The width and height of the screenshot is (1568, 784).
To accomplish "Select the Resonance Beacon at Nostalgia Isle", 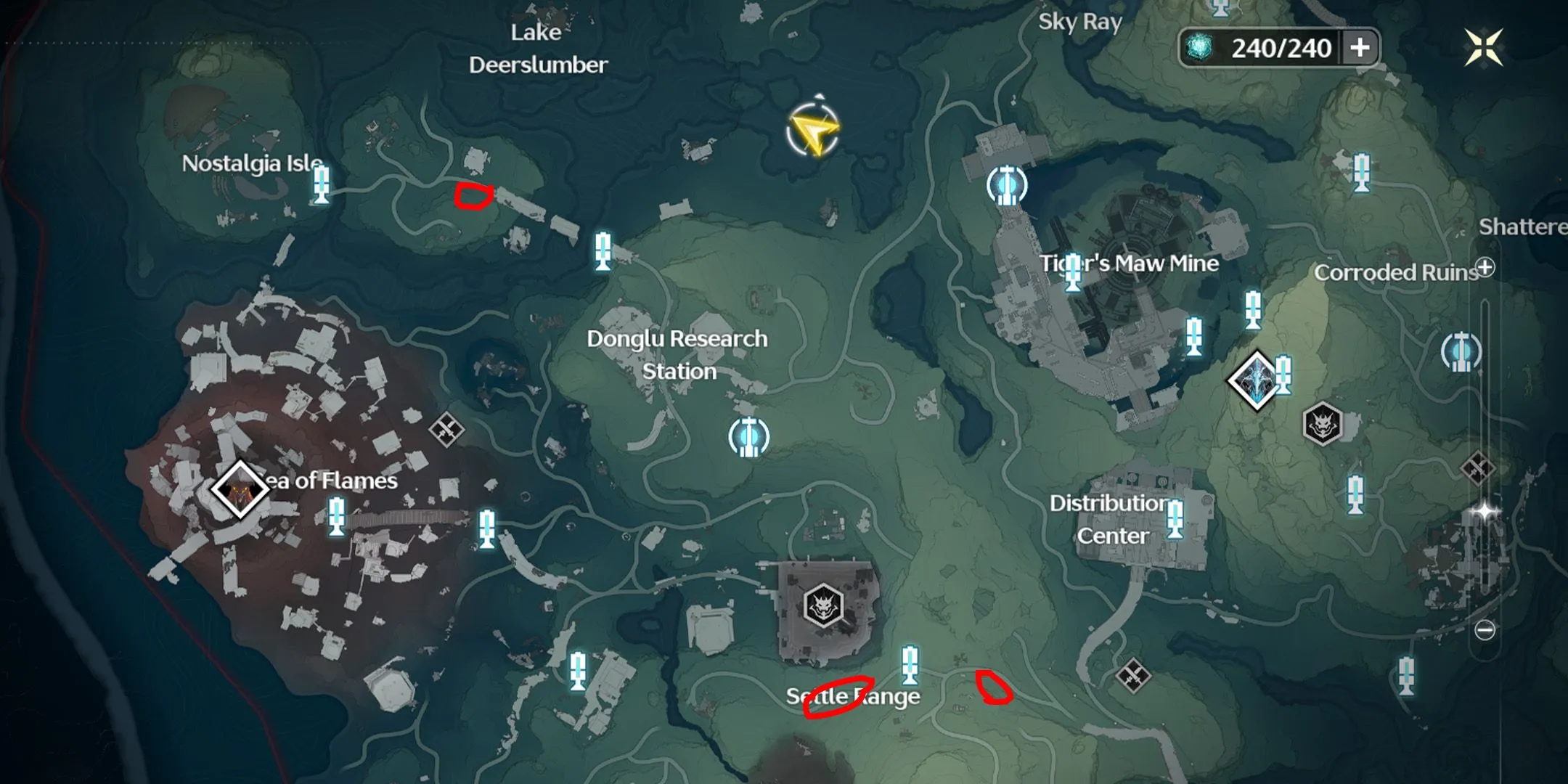I will [x=321, y=183].
